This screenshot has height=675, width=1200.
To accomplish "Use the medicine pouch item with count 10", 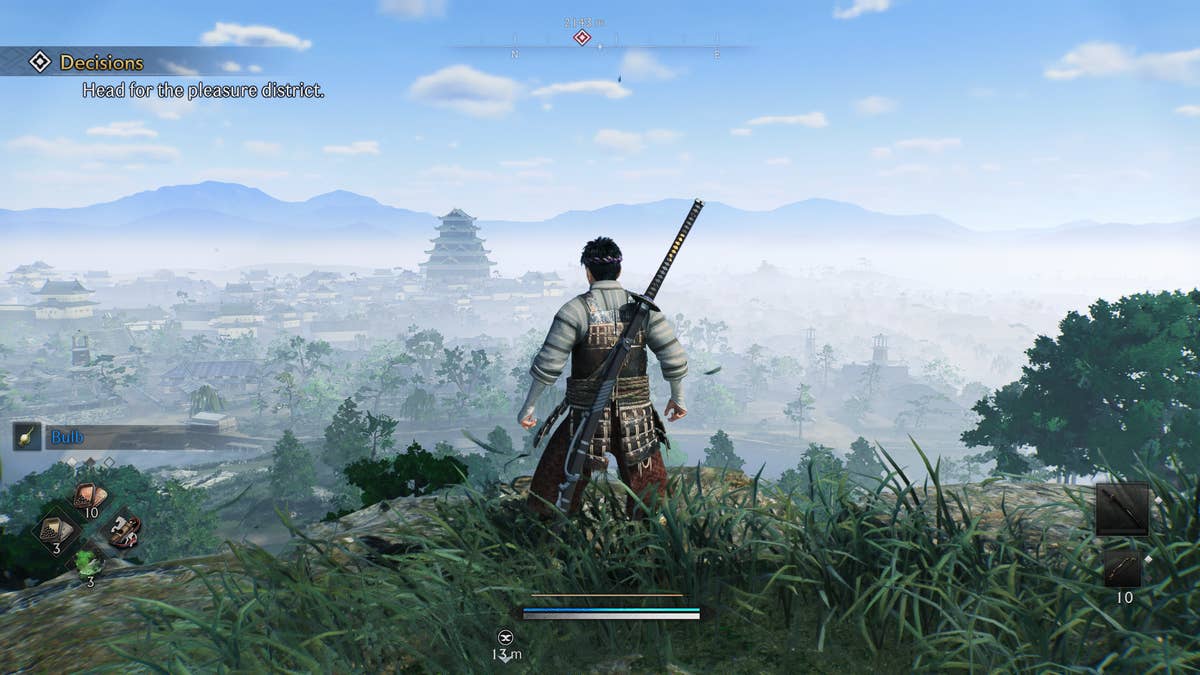I will point(90,496).
